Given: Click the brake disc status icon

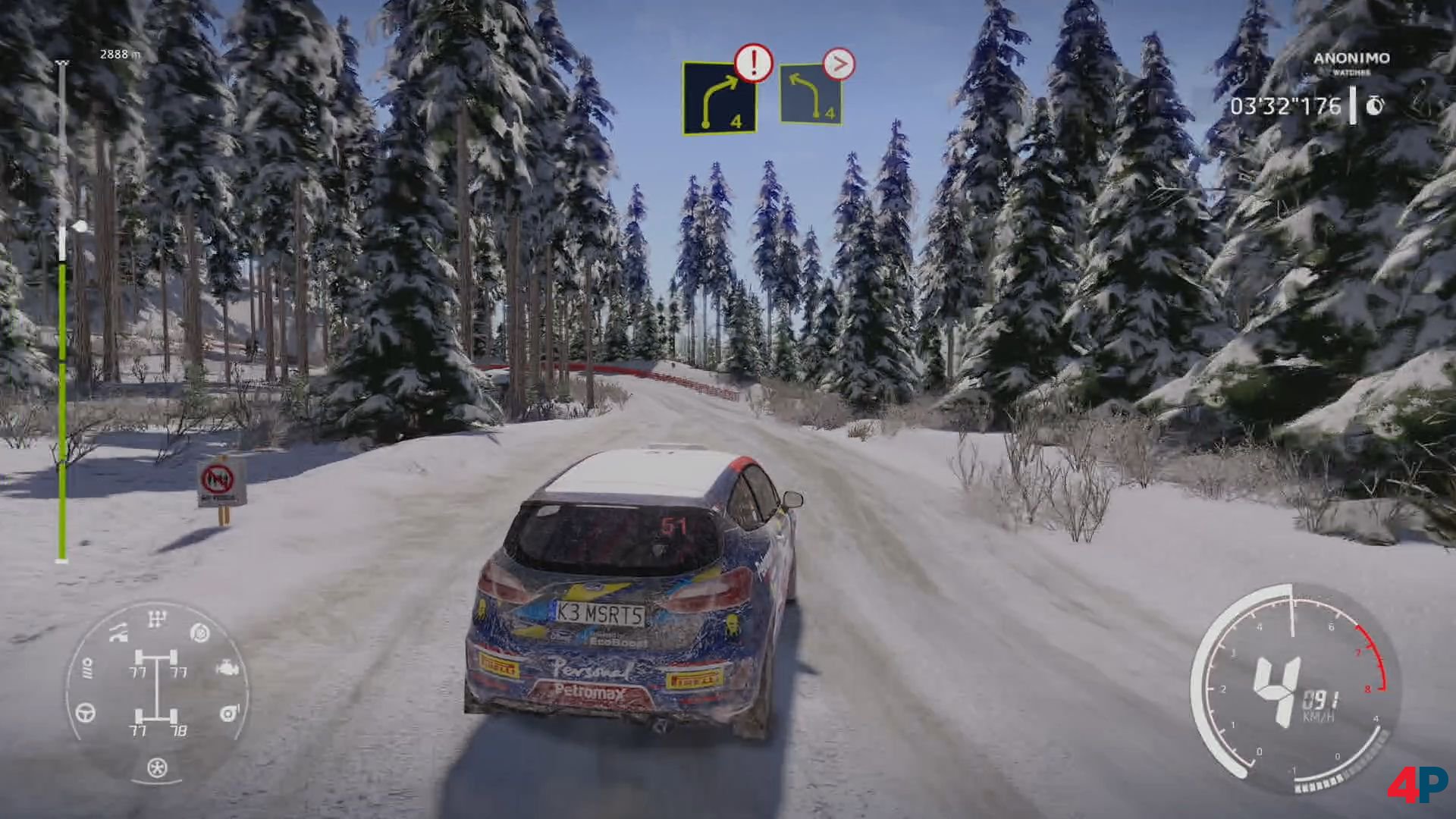Looking at the screenshot, I should (200, 631).
